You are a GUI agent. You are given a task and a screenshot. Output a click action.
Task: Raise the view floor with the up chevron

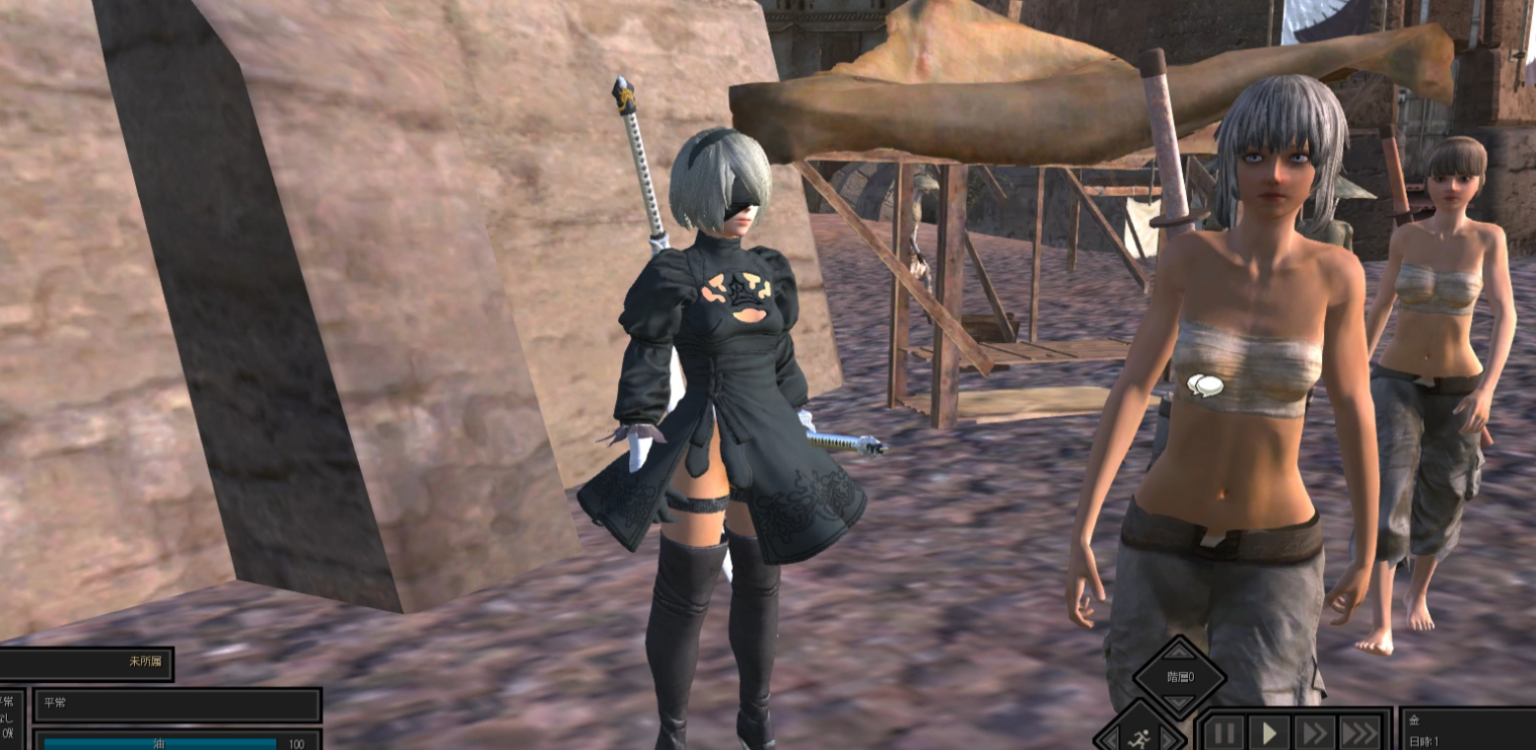tap(1177, 652)
